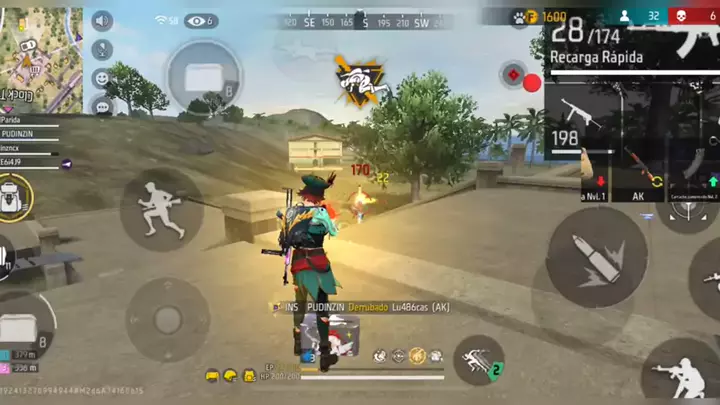Open the backpack inventory
This screenshot has width=720, height=405.
coord(15,196)
